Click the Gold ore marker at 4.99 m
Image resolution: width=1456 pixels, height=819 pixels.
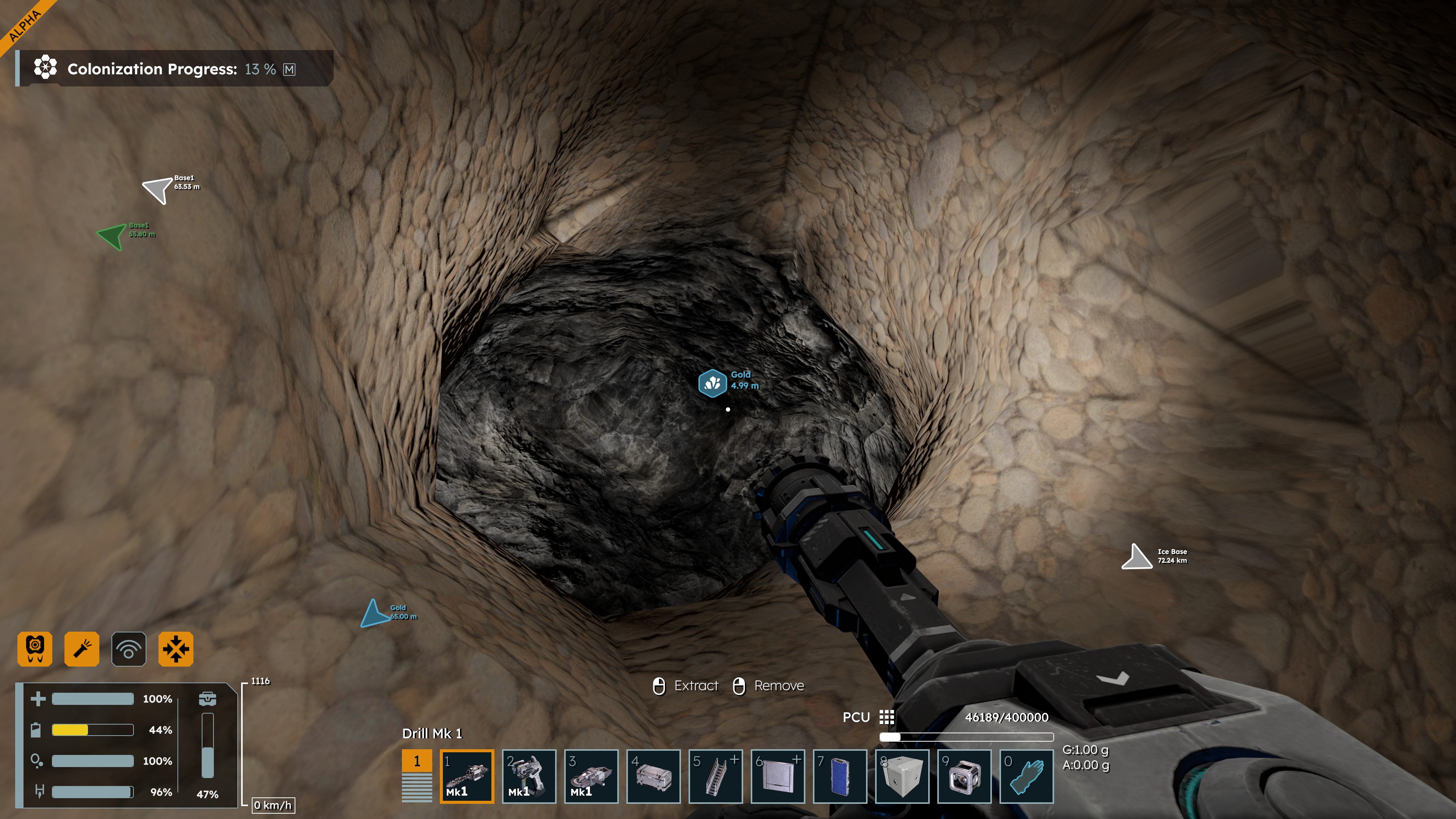(712, 383)
